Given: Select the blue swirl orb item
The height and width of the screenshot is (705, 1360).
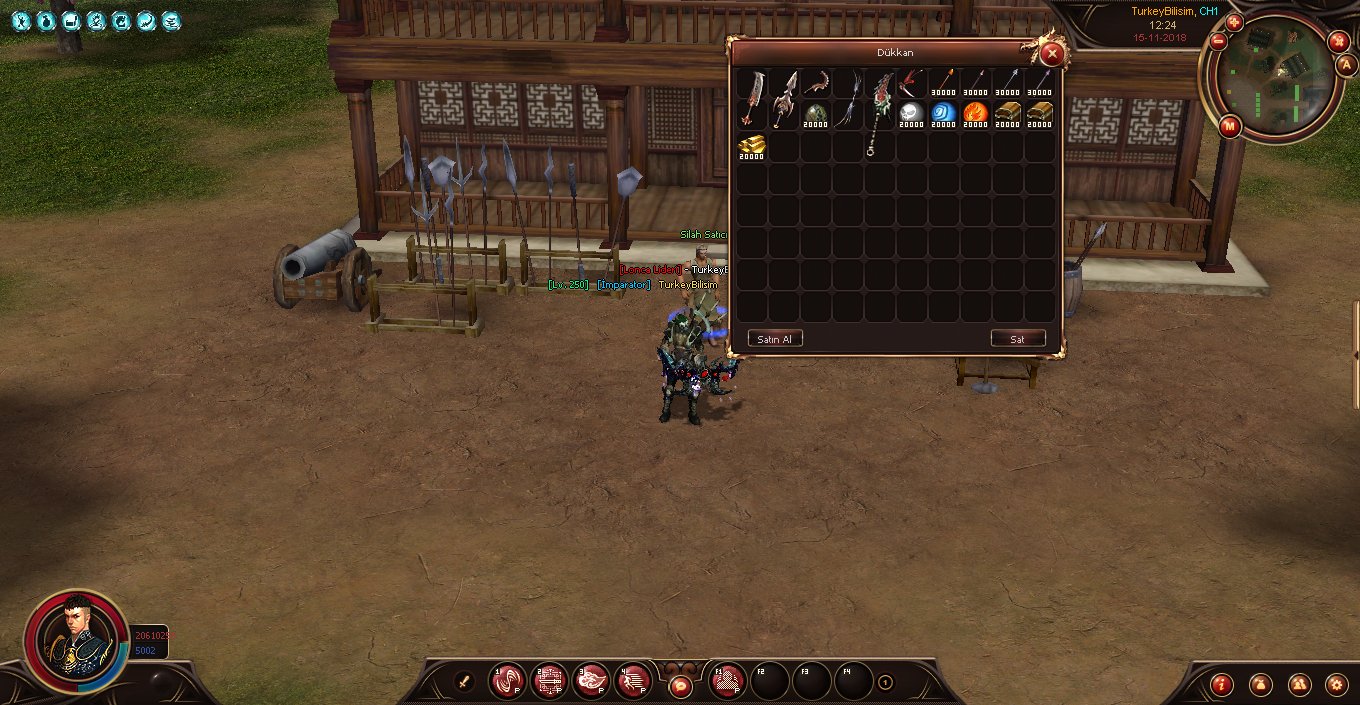Looking at the screenshot, I should click(x=943, y=114).
